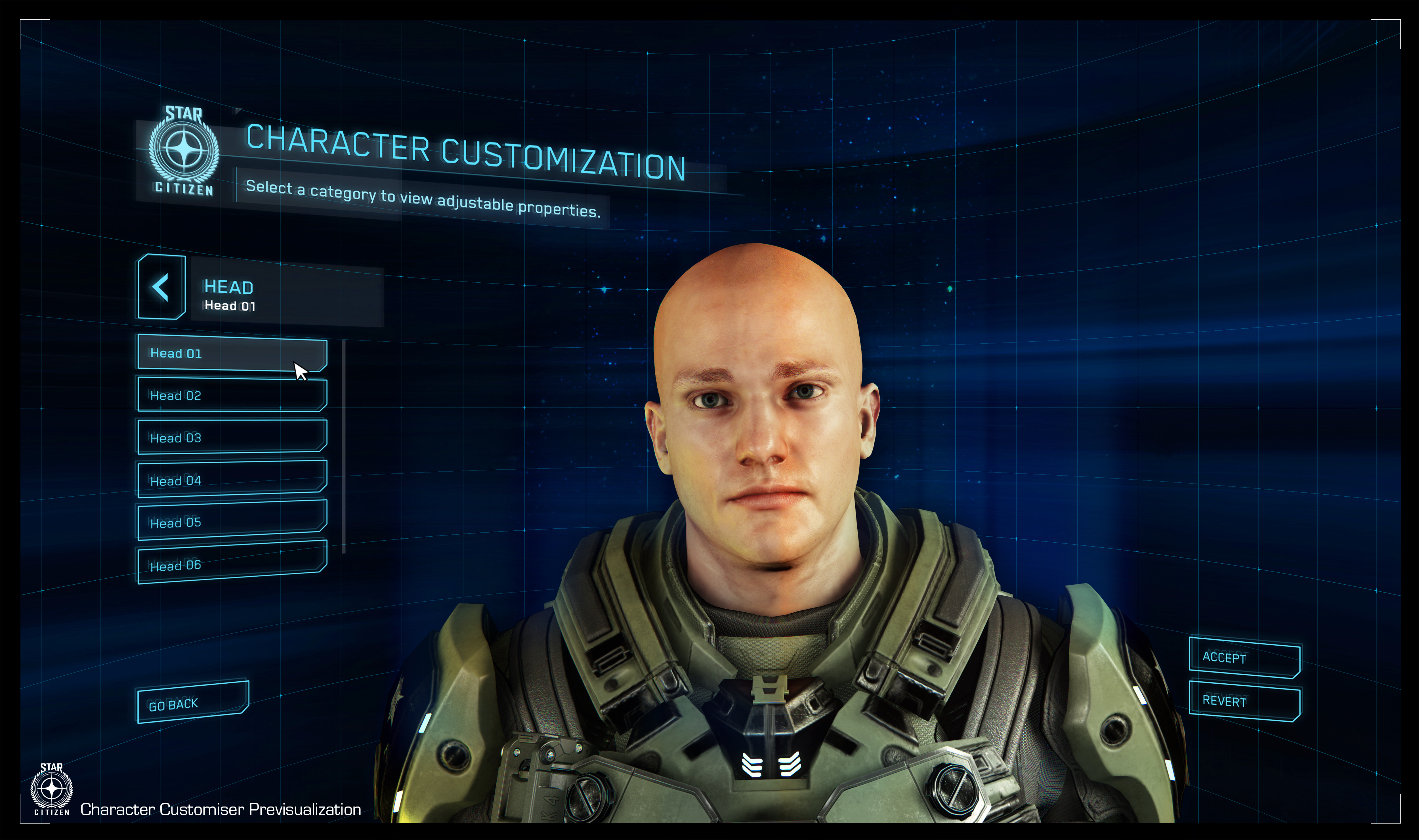
Task: Choose the Head 06 option
Action: (x=232, y=563)
